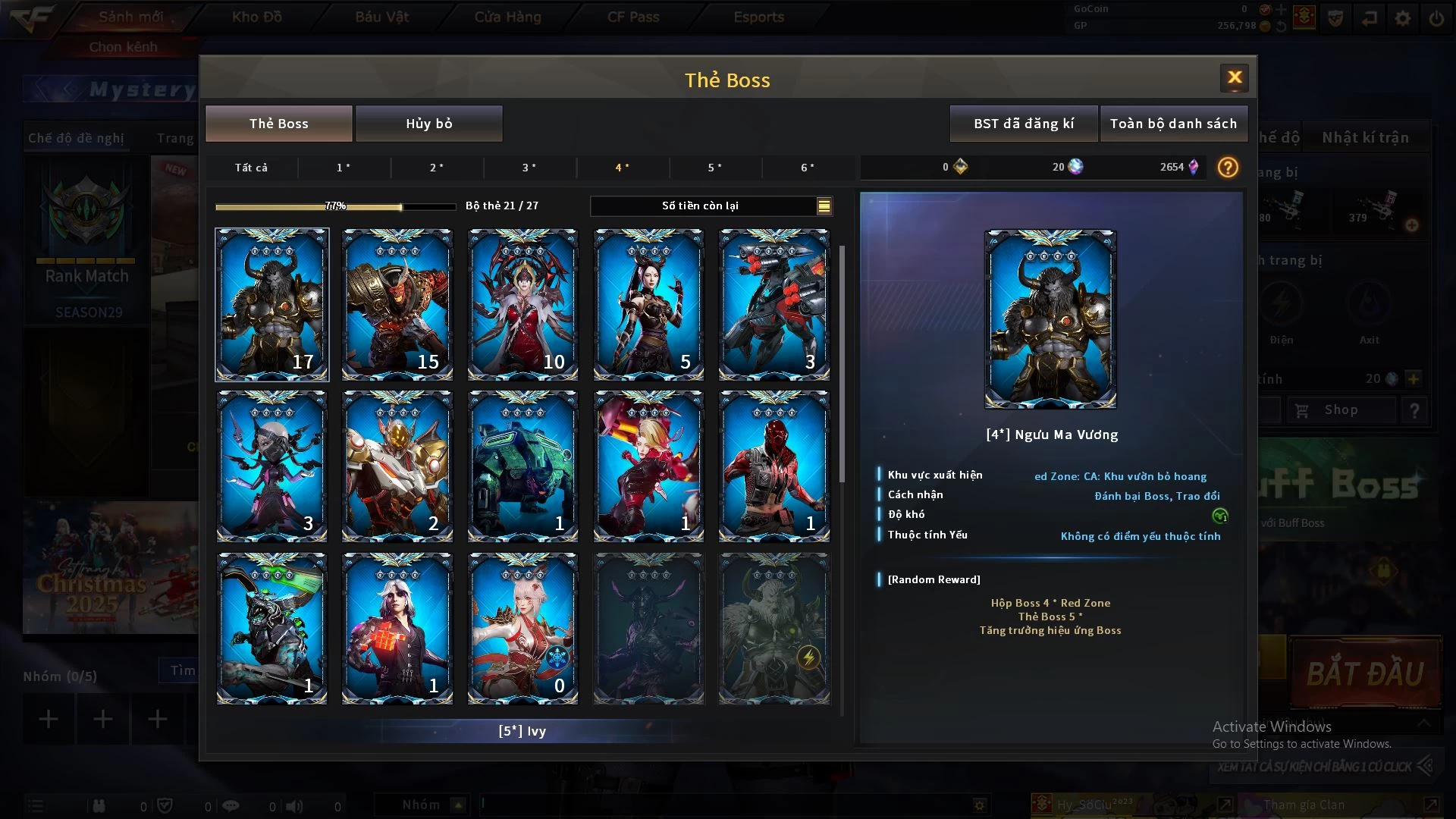Filter cards by 2 stars
1456x819 pixels.
click(437, 168)
